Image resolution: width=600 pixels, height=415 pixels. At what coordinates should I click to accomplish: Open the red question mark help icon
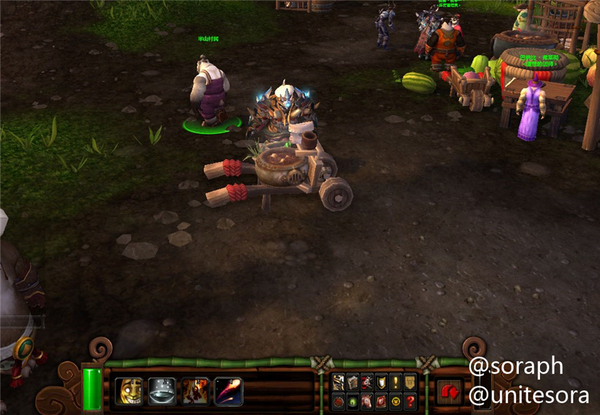410,400
